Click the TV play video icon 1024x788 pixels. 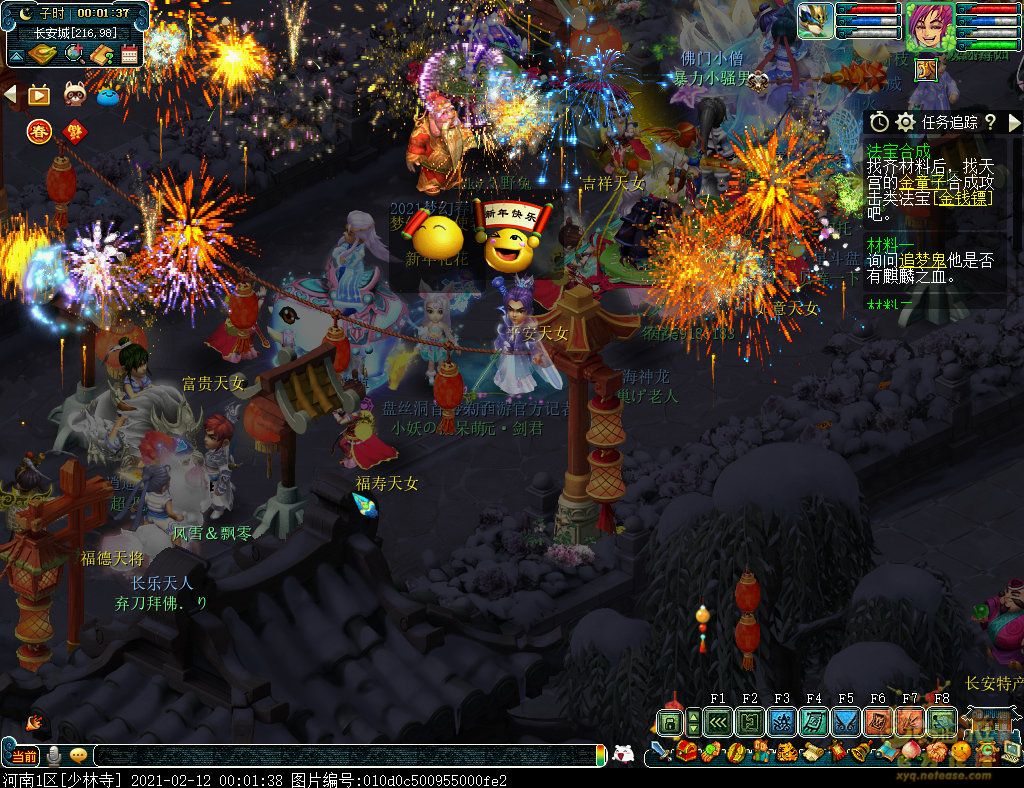point(39,95)
